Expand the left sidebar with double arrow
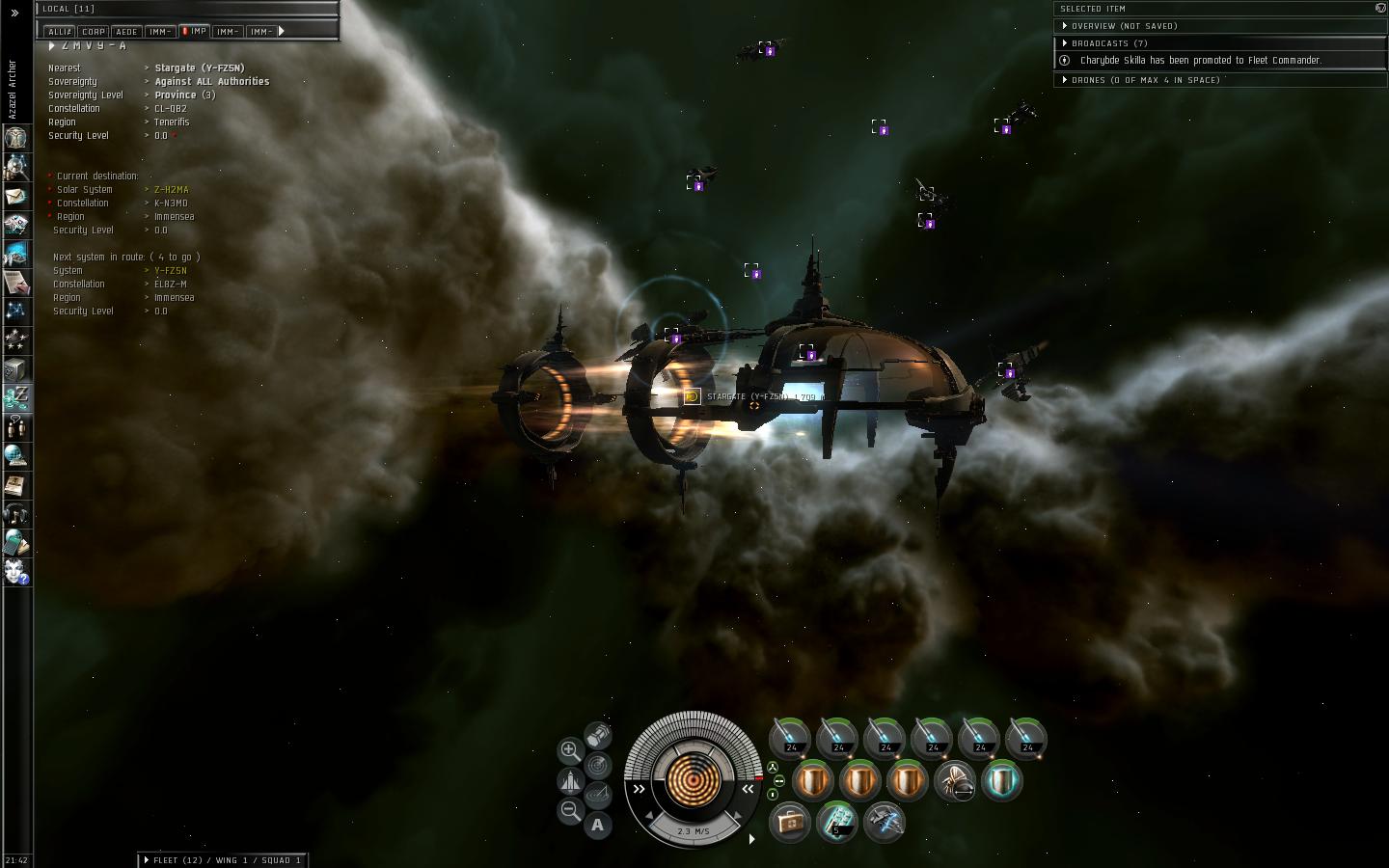Viewport: 1389px width, 868px height. pyautogui.click(x=14, y=13)
